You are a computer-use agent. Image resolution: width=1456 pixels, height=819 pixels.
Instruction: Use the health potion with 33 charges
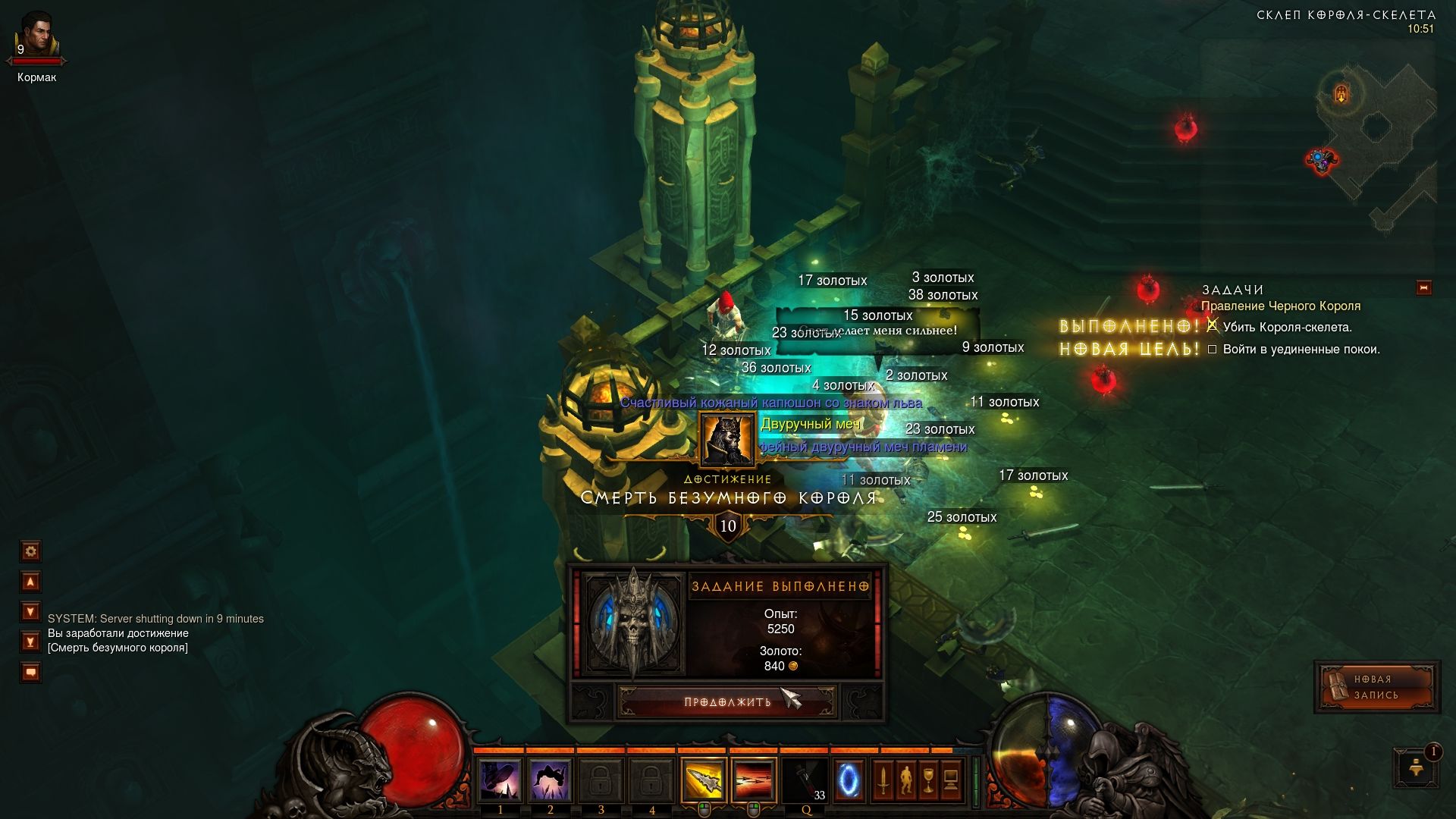805,780
